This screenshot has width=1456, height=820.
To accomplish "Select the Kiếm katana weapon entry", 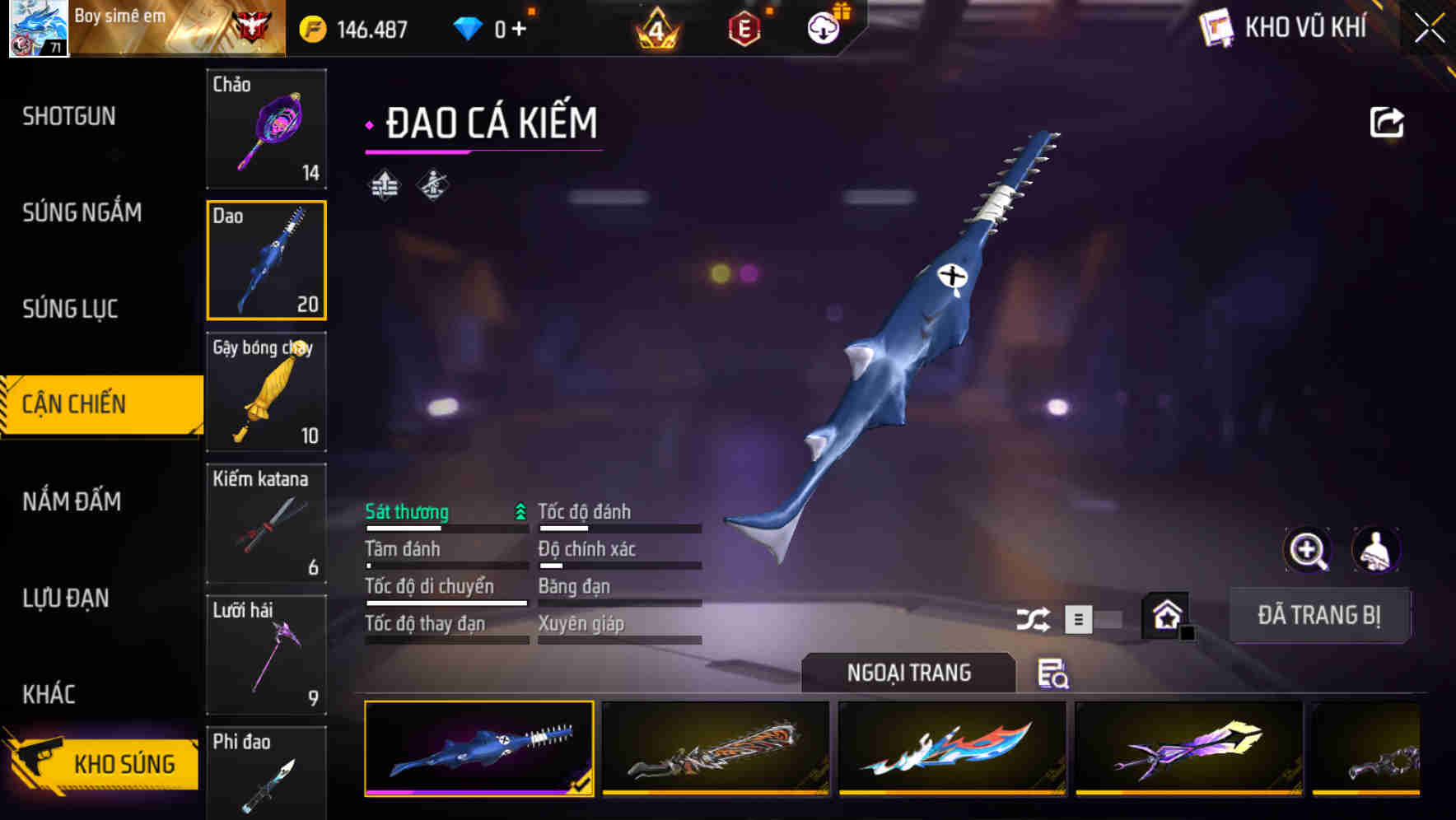I will pos(266,523).
